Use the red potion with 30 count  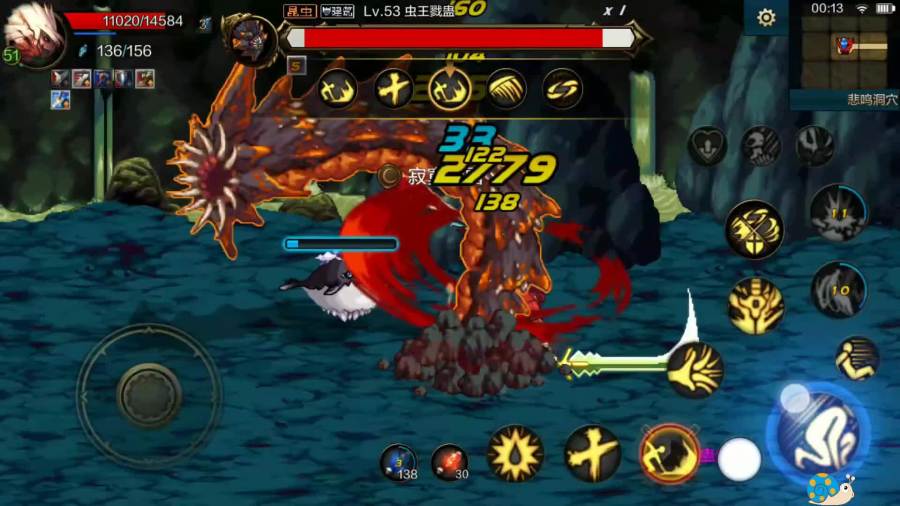[x=449, y=462]
